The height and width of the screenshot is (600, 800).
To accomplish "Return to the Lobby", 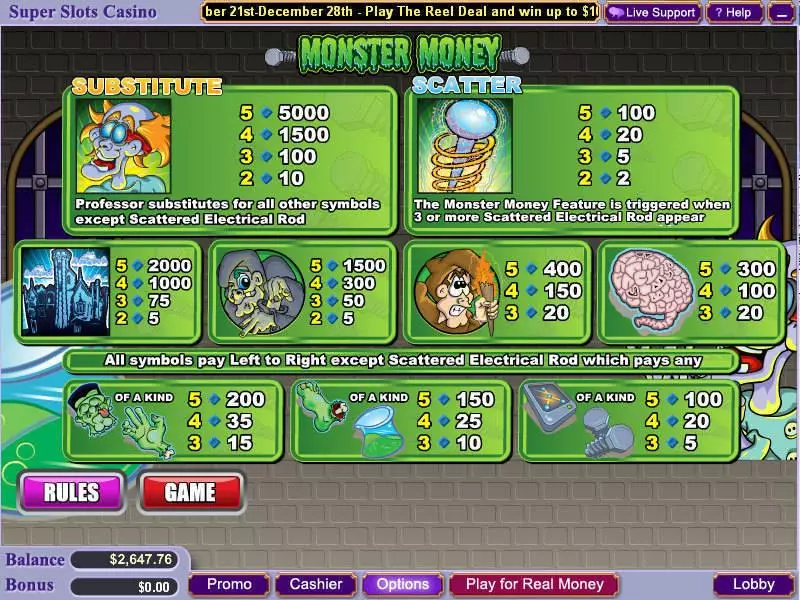I will 753,584.
